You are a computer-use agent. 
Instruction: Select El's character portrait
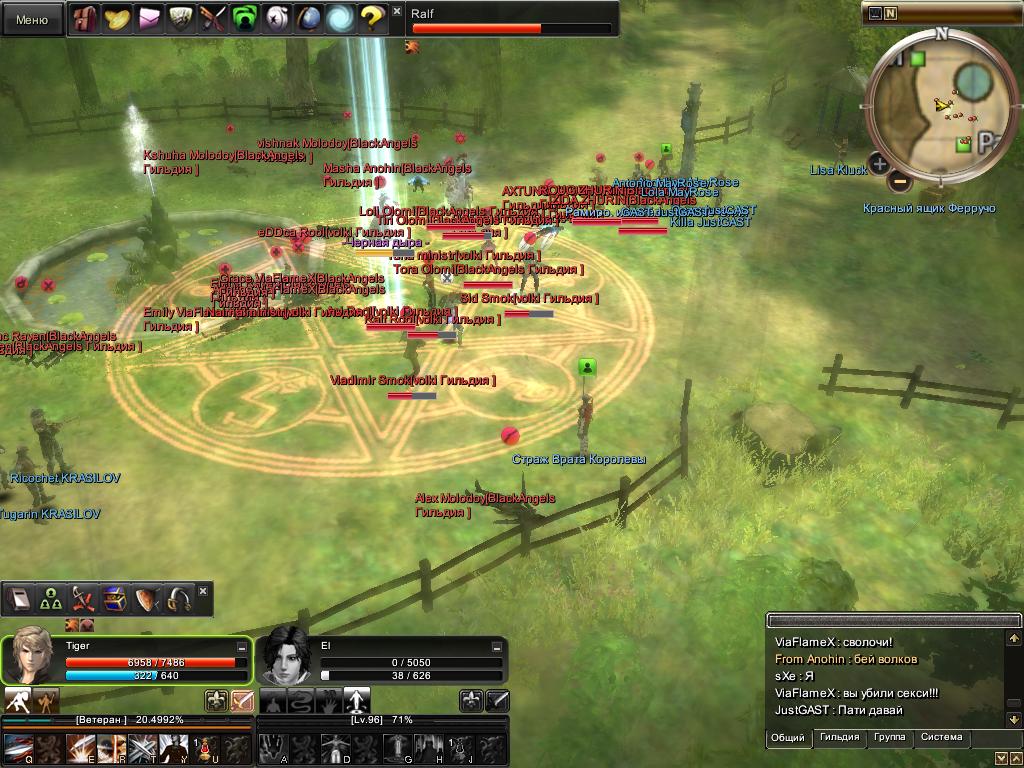coord(286,658)
